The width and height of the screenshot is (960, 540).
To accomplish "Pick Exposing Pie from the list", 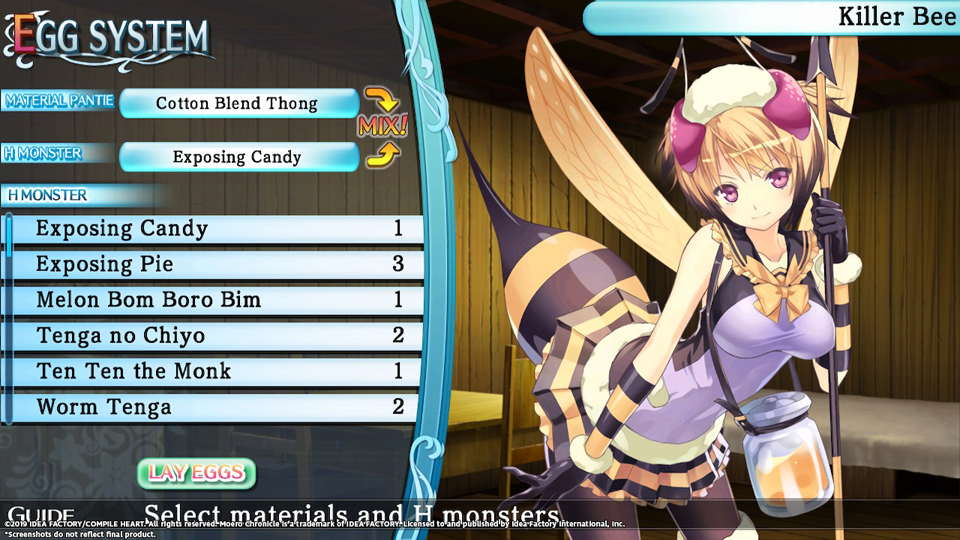I will [x=215, y=265].
